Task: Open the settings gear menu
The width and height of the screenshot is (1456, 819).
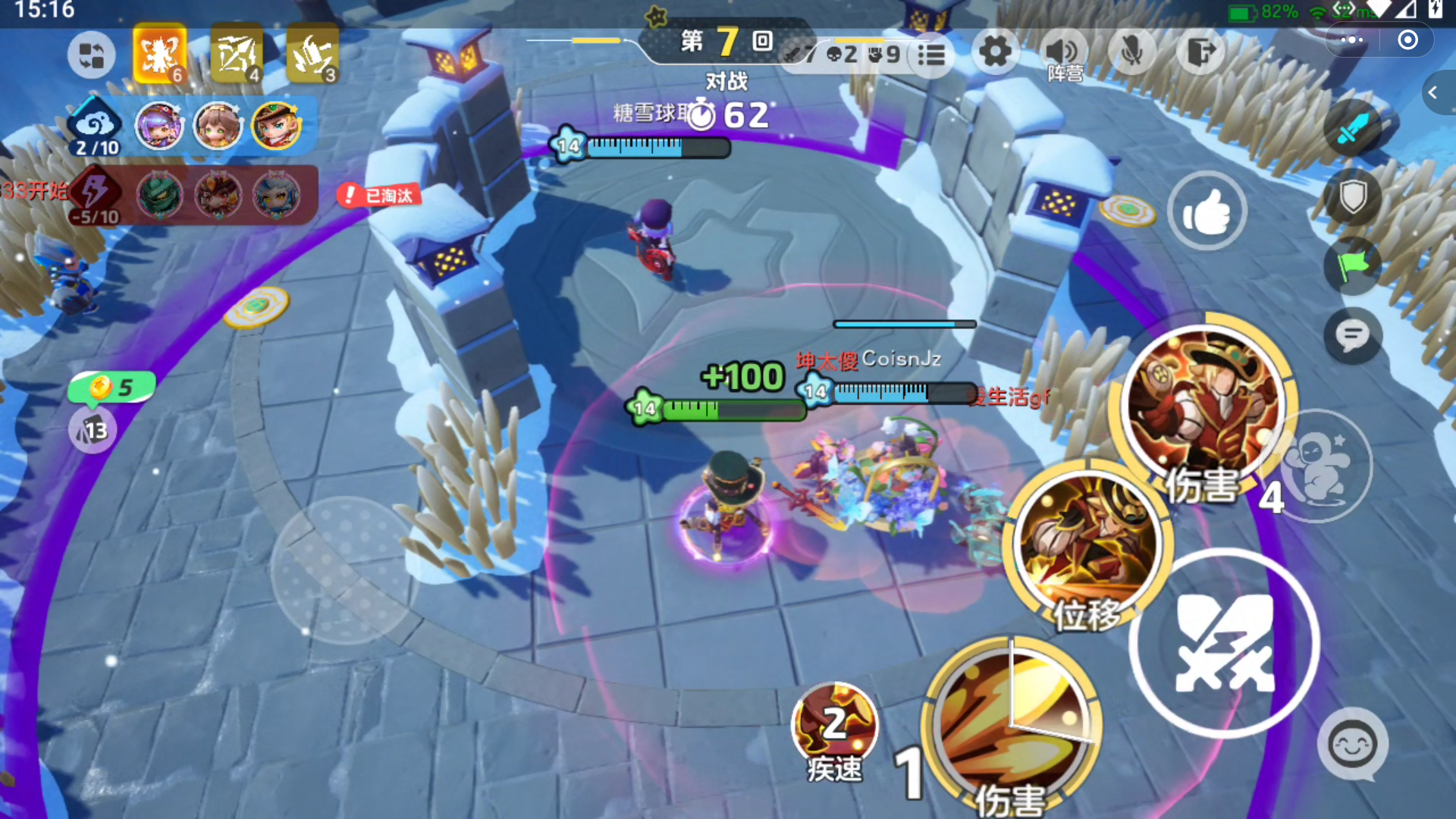Action: [995, 52]
